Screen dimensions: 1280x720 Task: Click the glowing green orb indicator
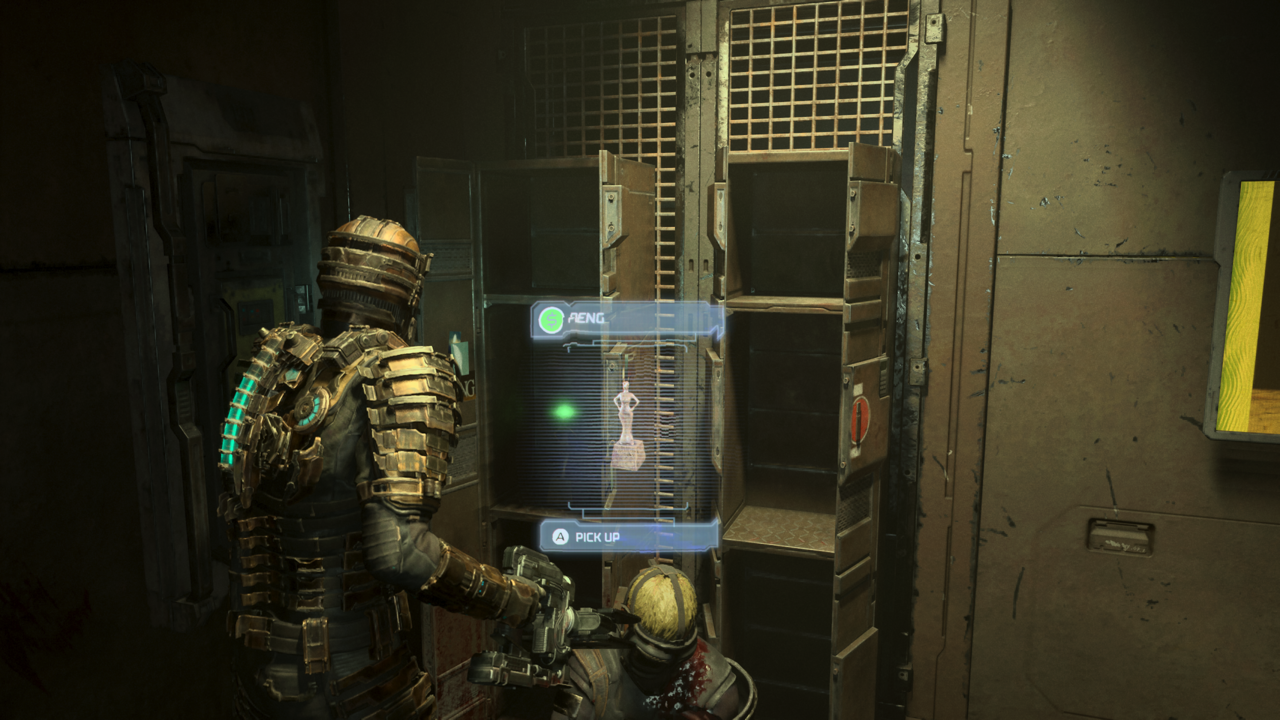(x=566, y=410)
